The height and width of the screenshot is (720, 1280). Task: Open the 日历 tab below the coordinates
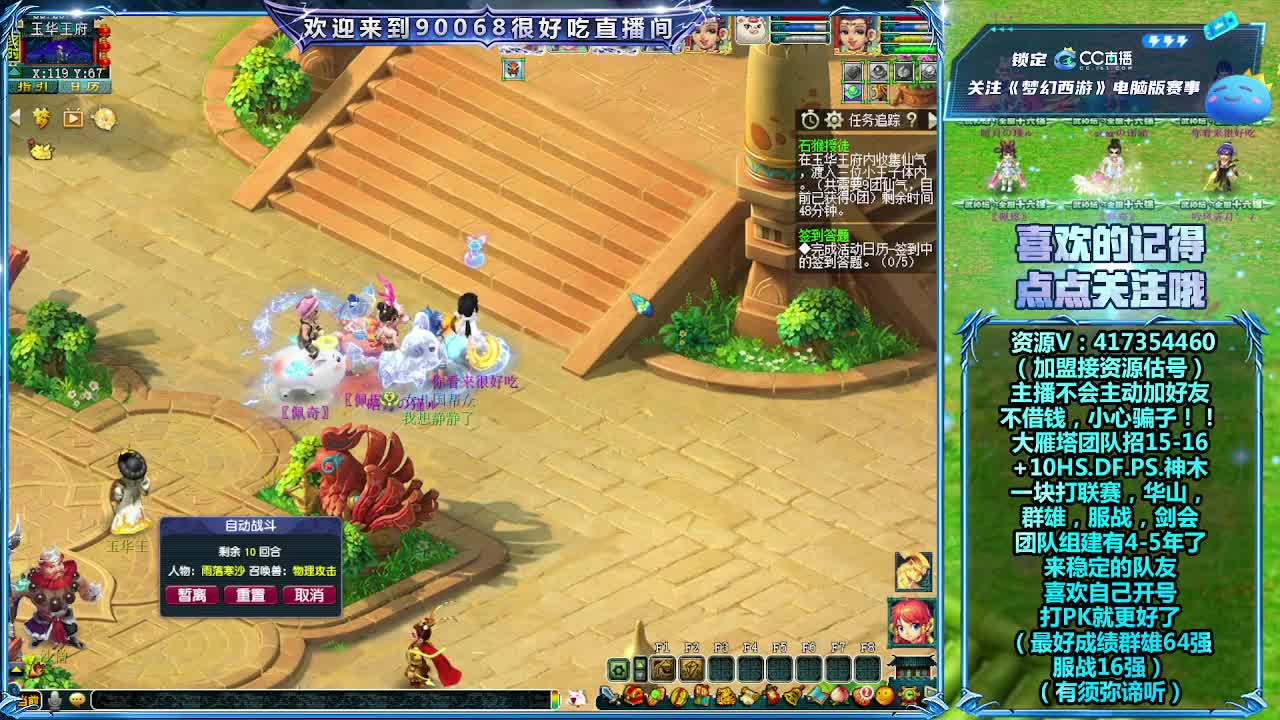[85, 86]
